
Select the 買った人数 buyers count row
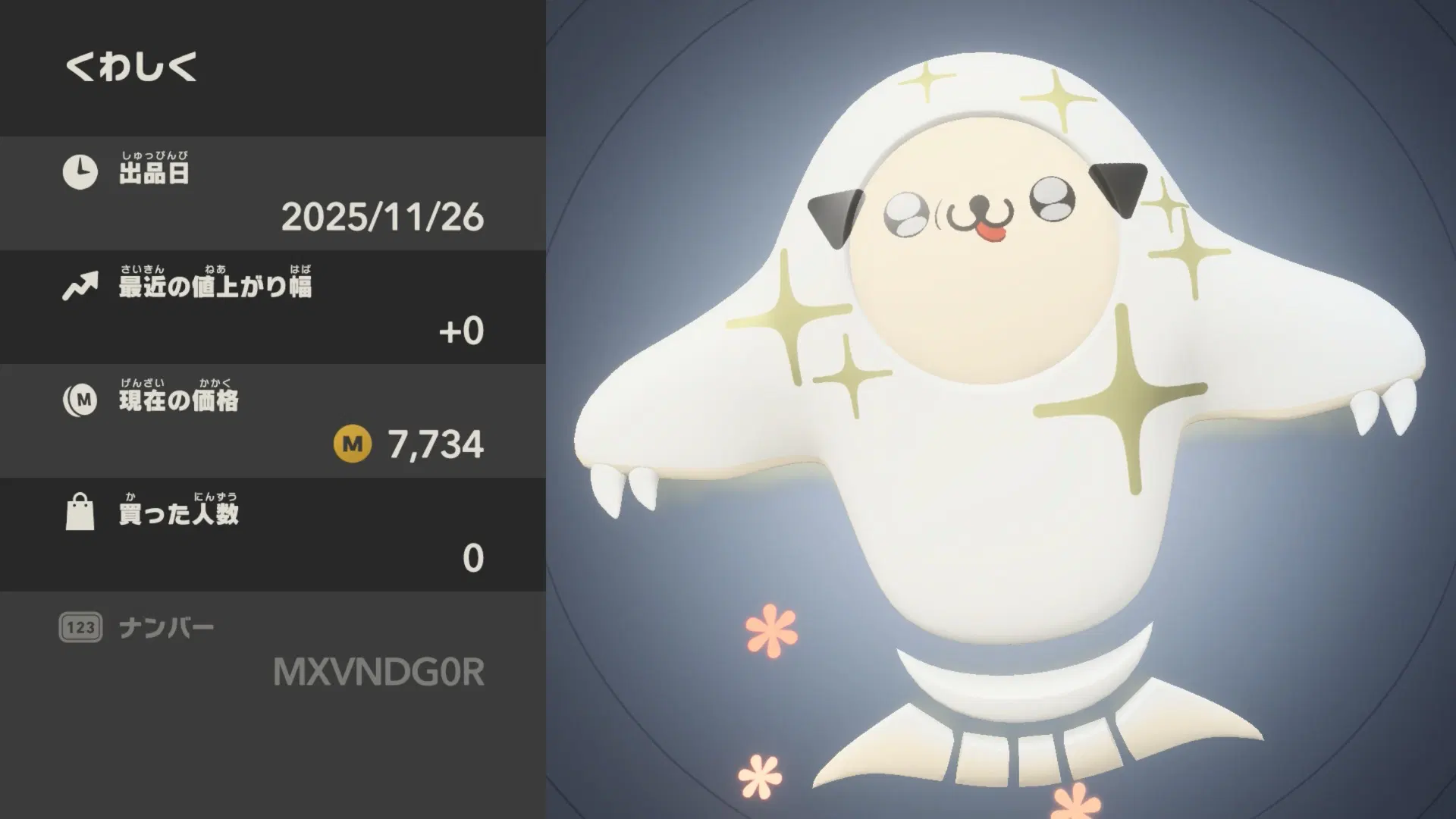click(273, 535)
